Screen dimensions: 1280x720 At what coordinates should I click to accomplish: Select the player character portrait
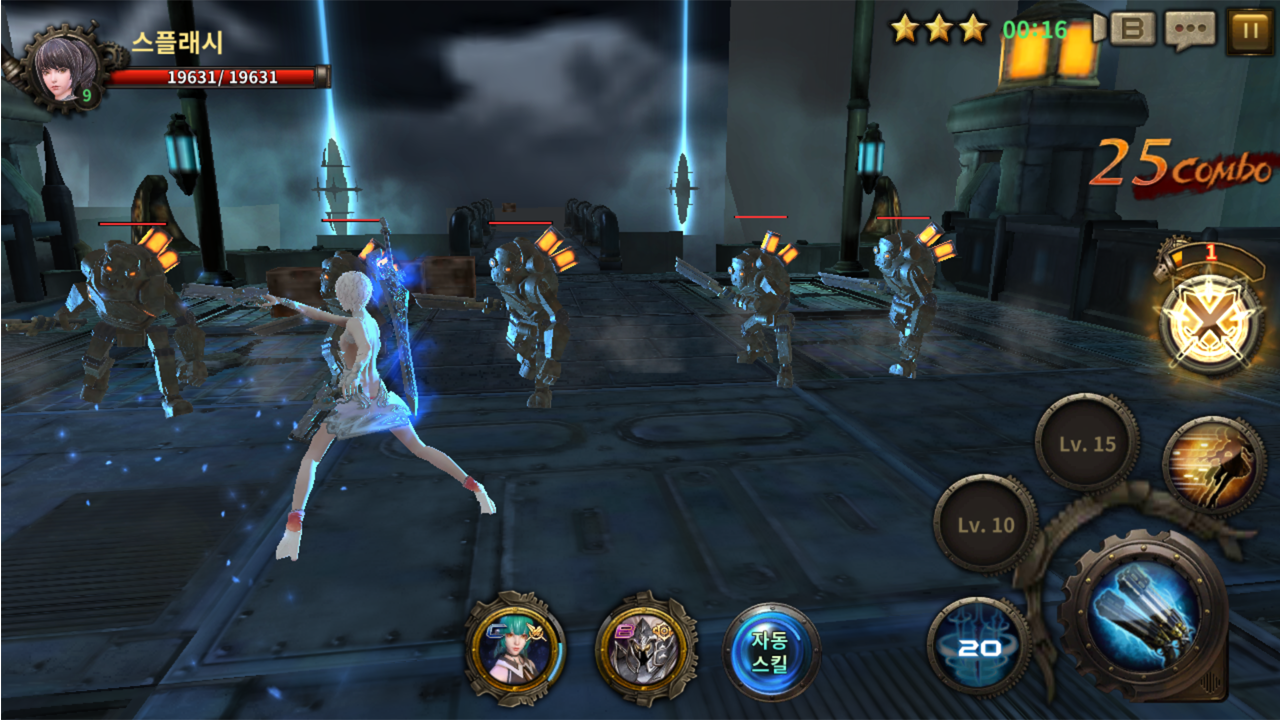pyautogui.click(x=66, y=68)
